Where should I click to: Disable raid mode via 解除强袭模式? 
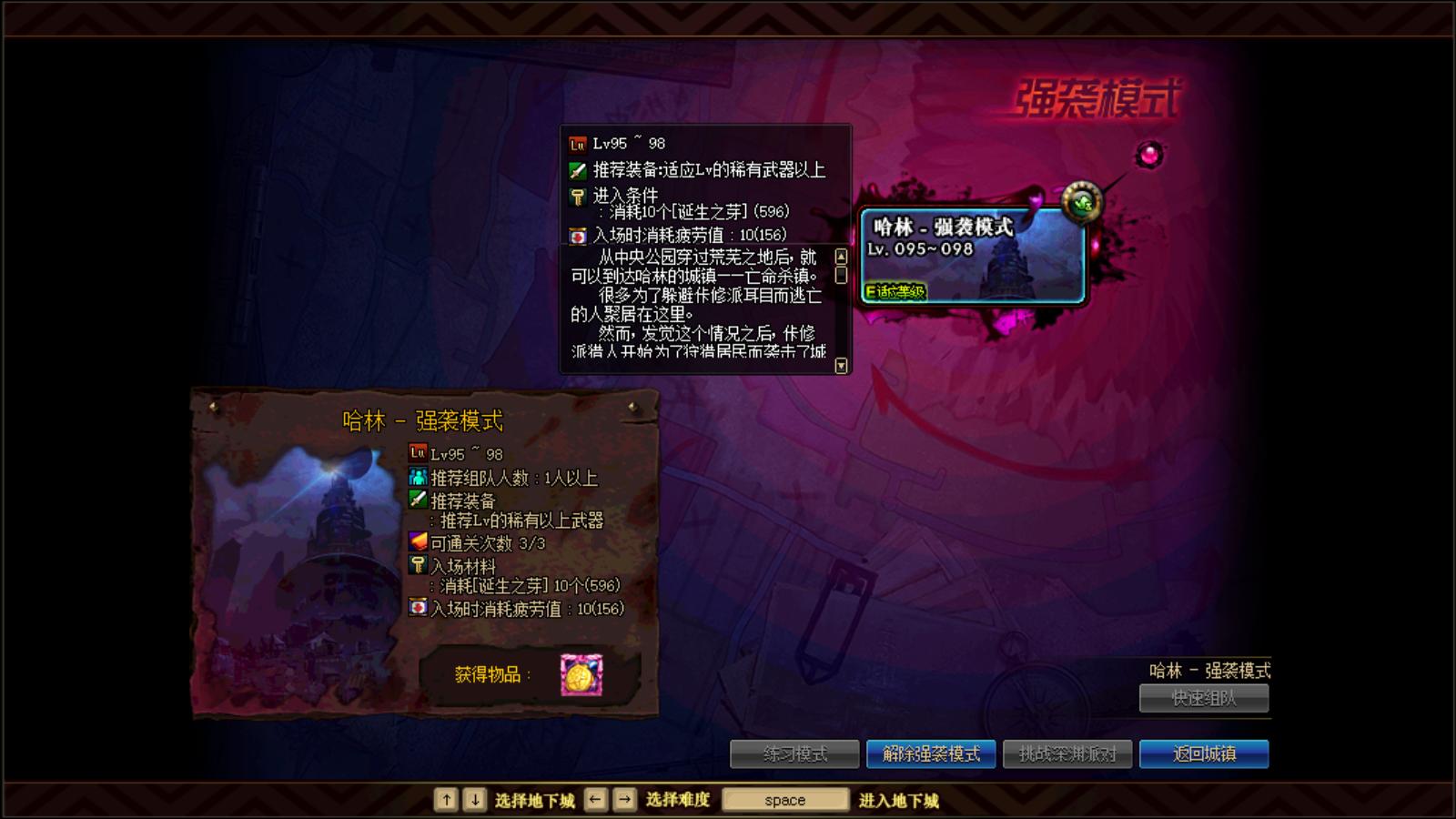coord(931,753)
